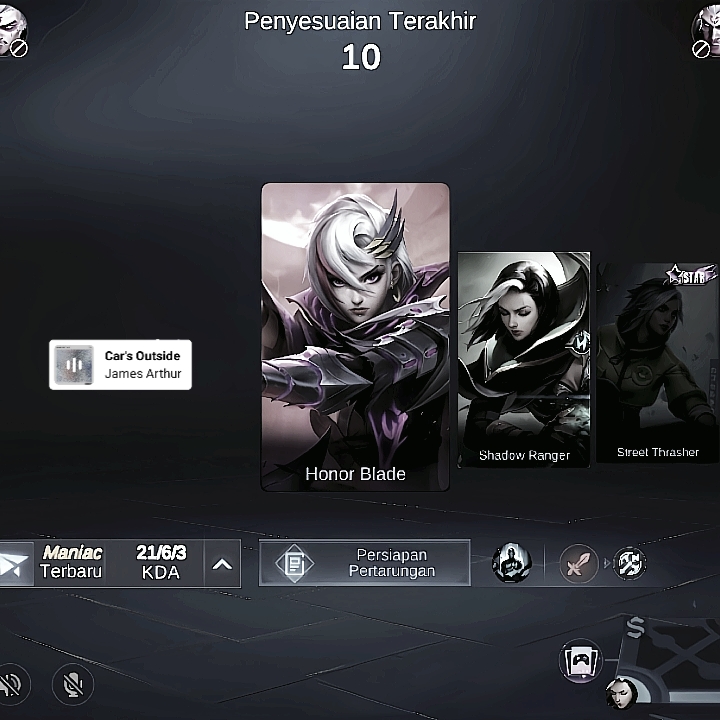Click the minimap preview in the corner
This screenshot has height=720, width=720.
coord(670,670)
